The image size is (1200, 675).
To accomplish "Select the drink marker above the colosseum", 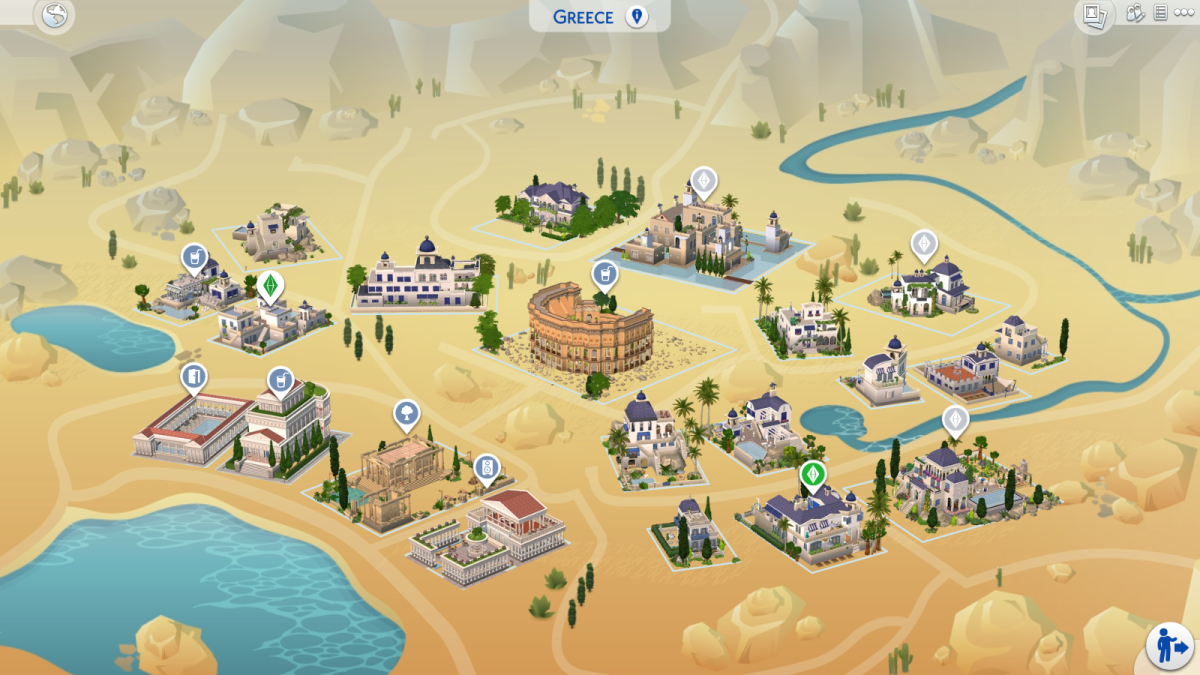I will click(x=604, y=274).
